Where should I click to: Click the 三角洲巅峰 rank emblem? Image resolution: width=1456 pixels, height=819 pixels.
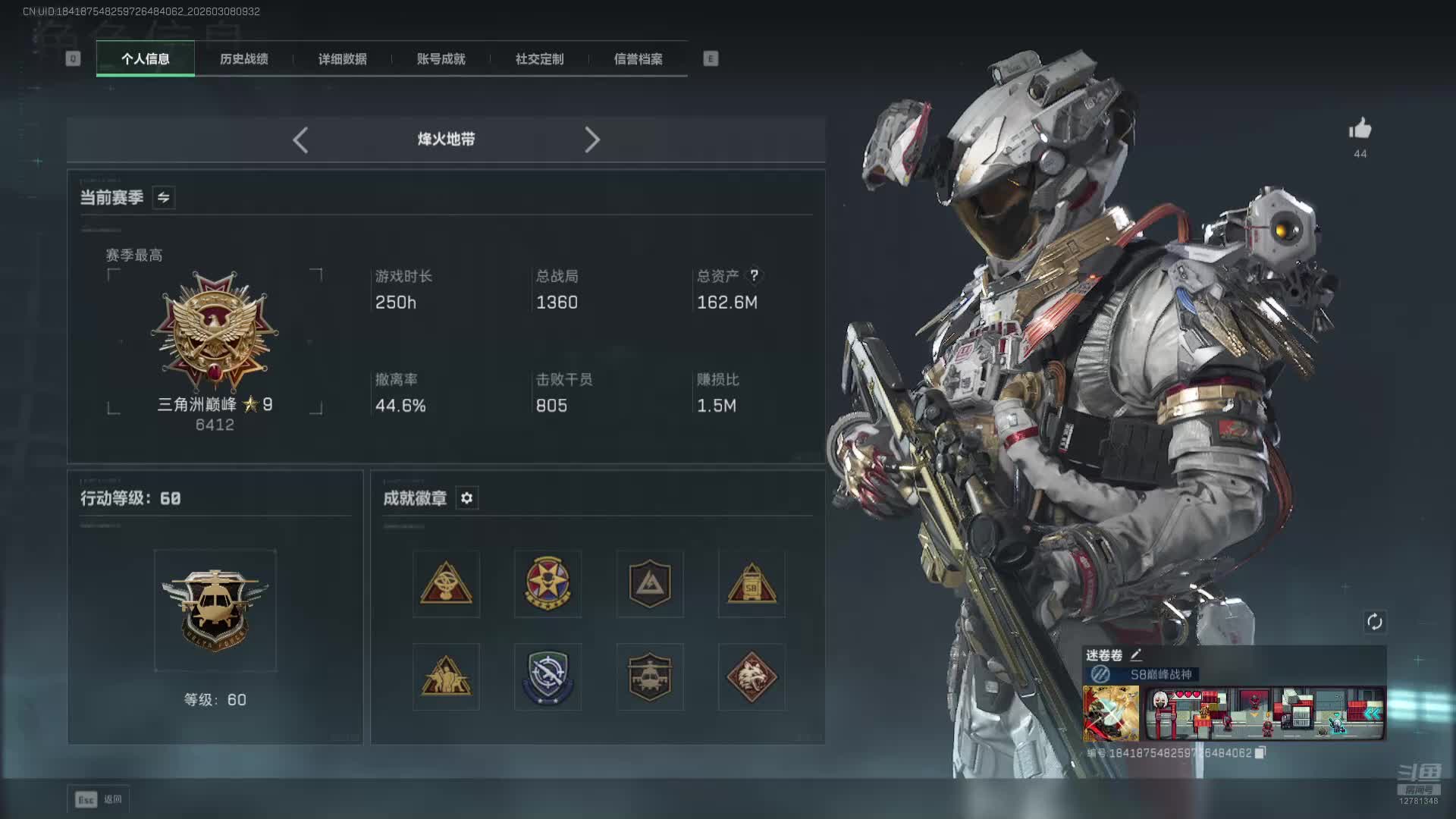pos(215,332)
